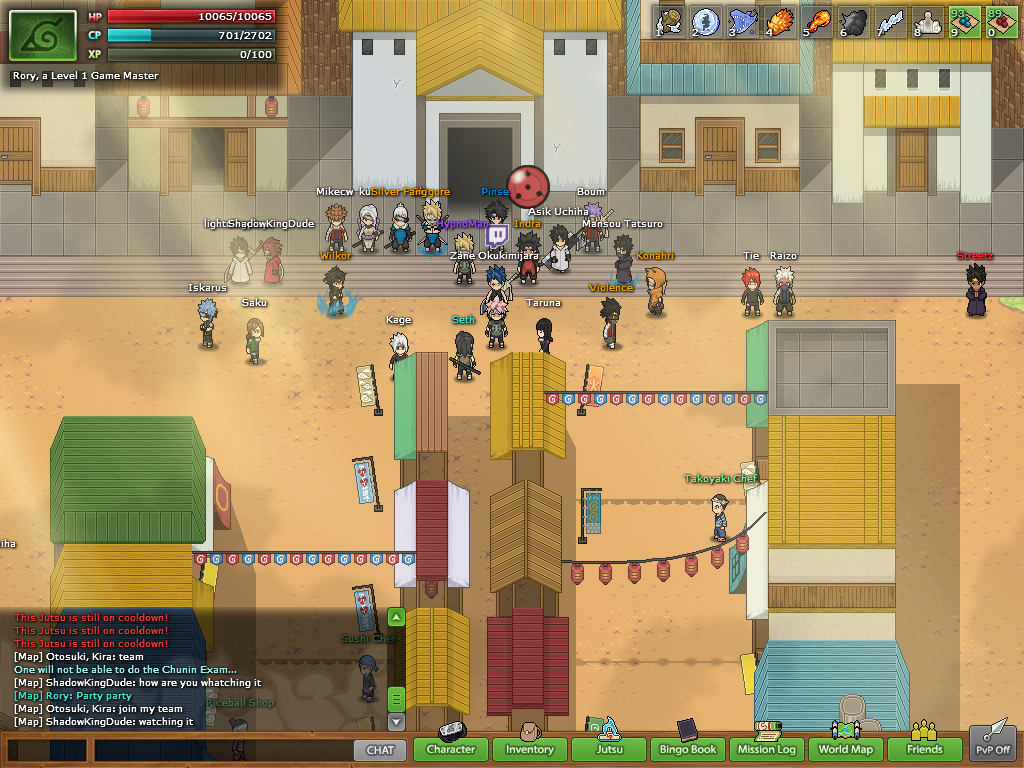
Task: Click the CHAT button
Action: pos(380,749)
